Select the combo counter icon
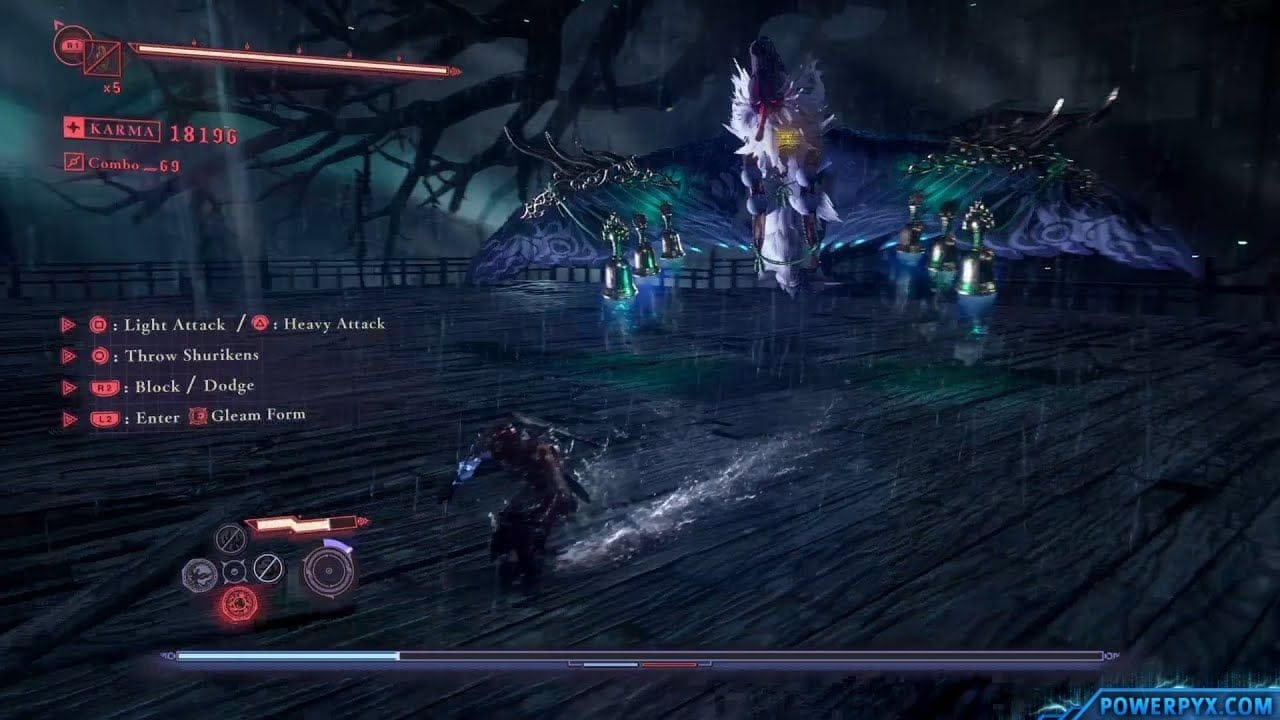Viewport: 1280px width, 720px height. [75, 160]
